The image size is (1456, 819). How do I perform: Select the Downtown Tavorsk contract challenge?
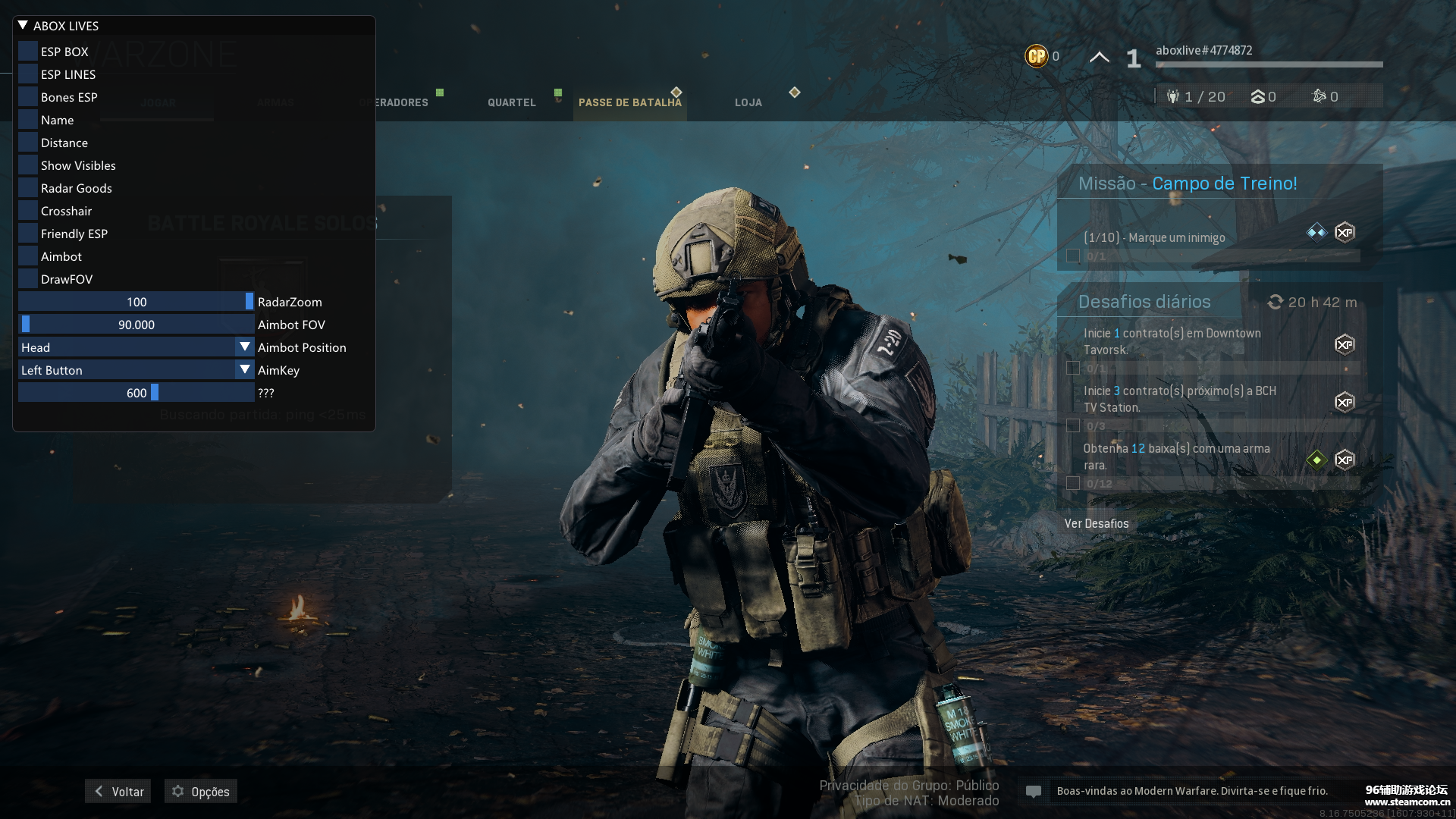coord(1172,341)
